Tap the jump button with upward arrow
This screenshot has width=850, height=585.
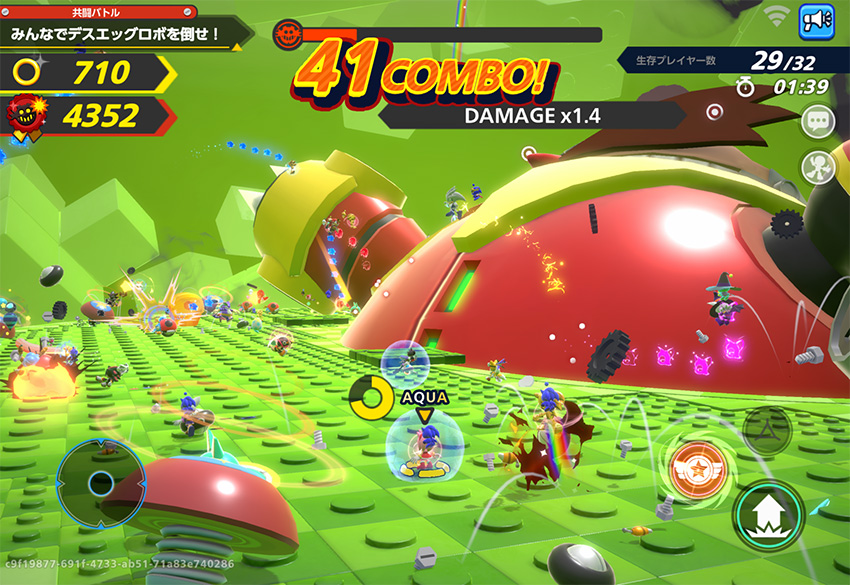coord(769,515)
